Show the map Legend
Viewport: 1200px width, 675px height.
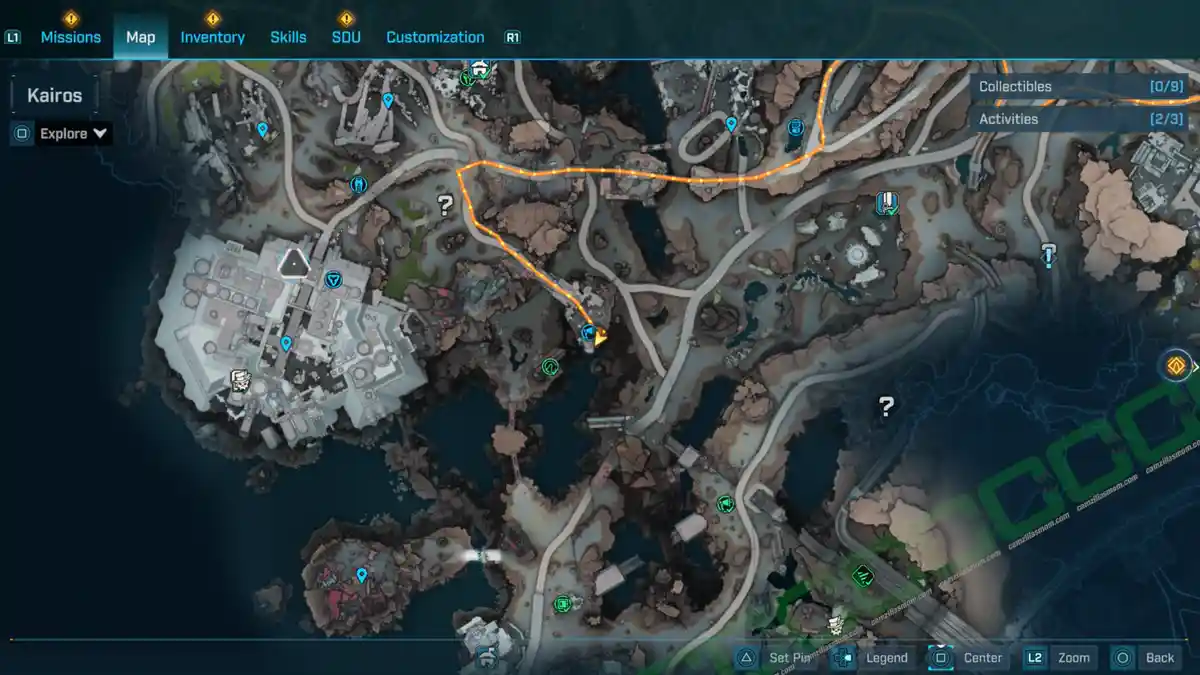pyautogui.click(x=873, y=658)
